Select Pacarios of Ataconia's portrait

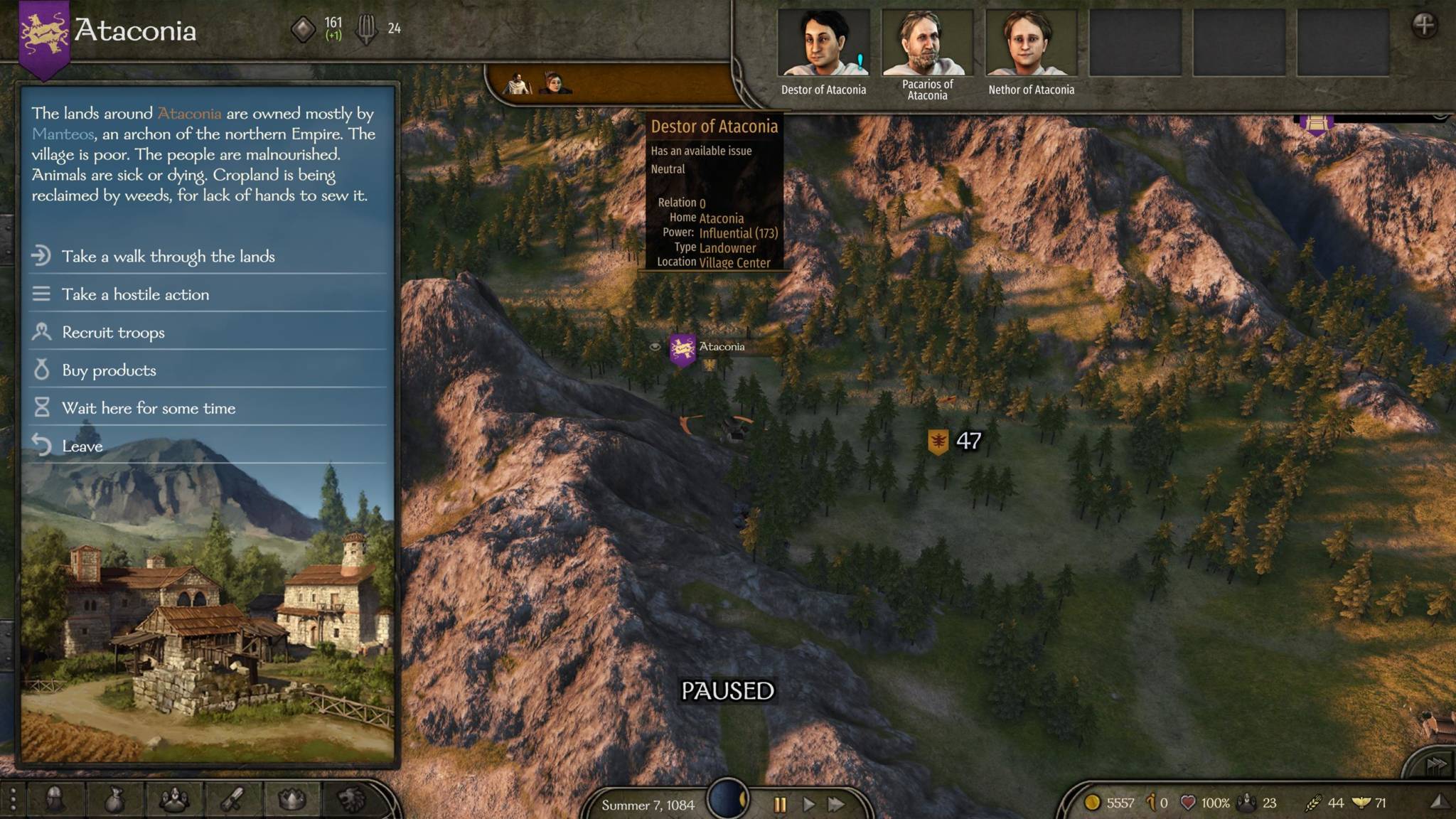tap(927, 43)
